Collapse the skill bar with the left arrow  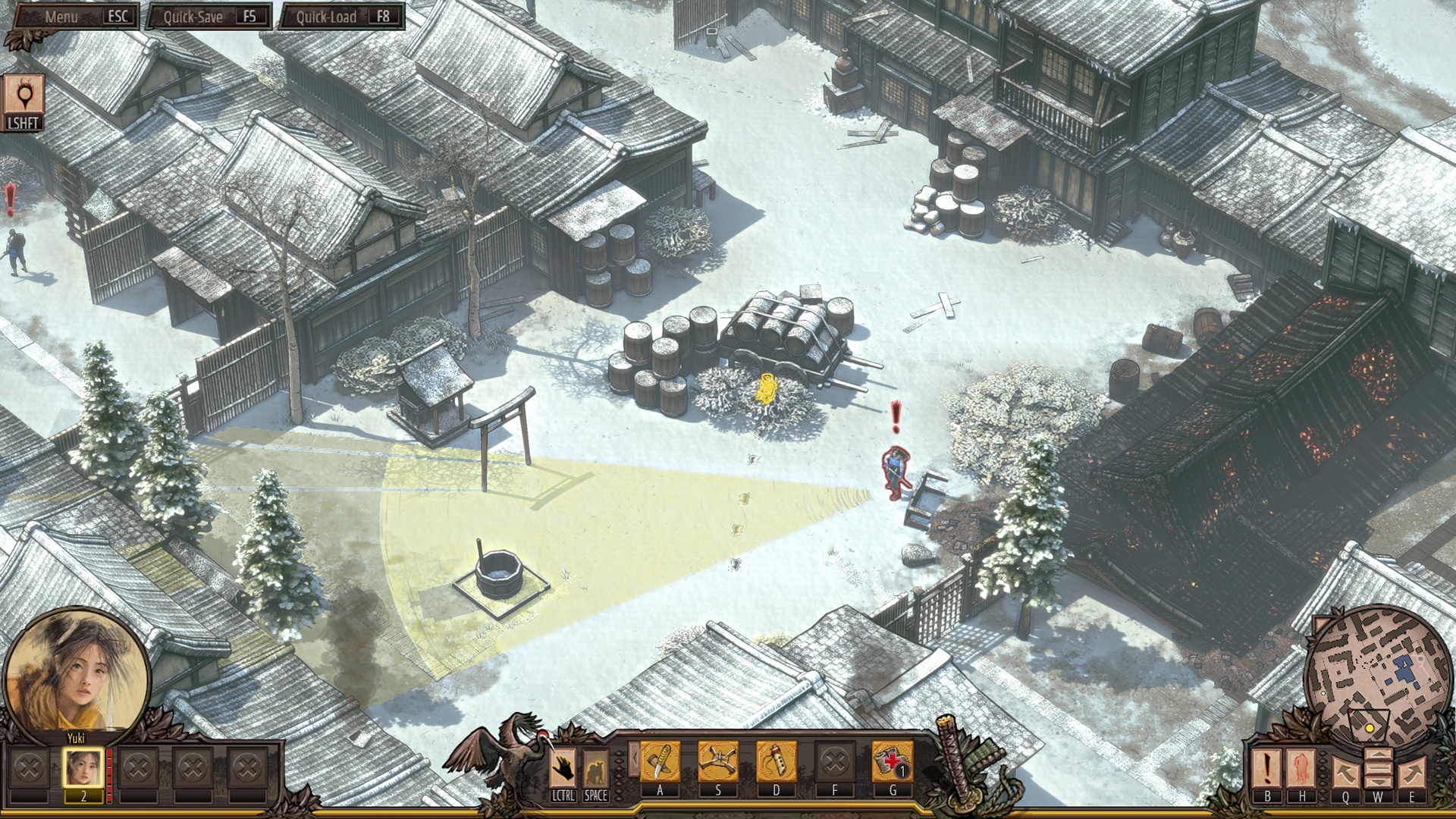tap(634, 758)
